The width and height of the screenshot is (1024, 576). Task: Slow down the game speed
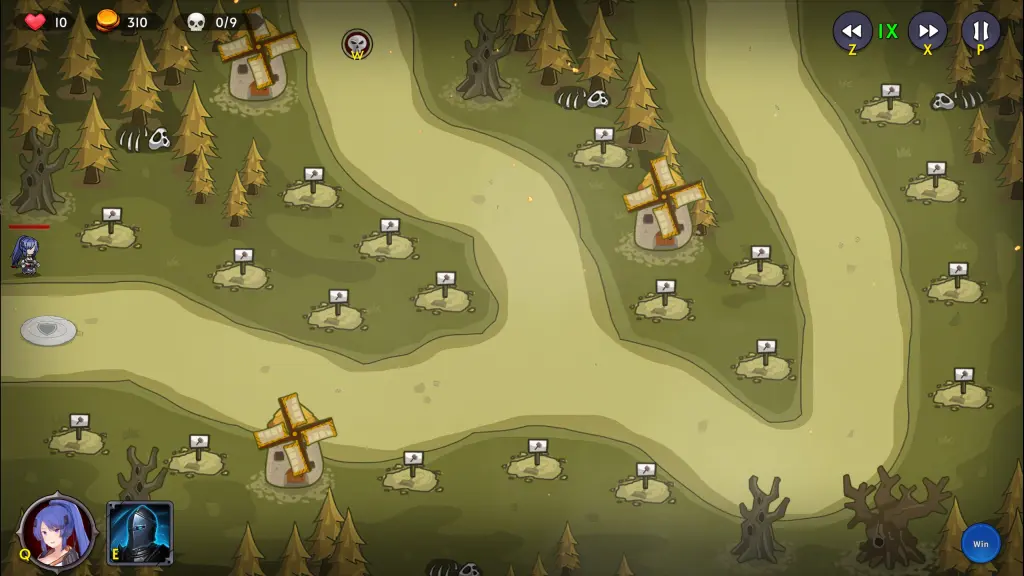[x=852, y=31]
